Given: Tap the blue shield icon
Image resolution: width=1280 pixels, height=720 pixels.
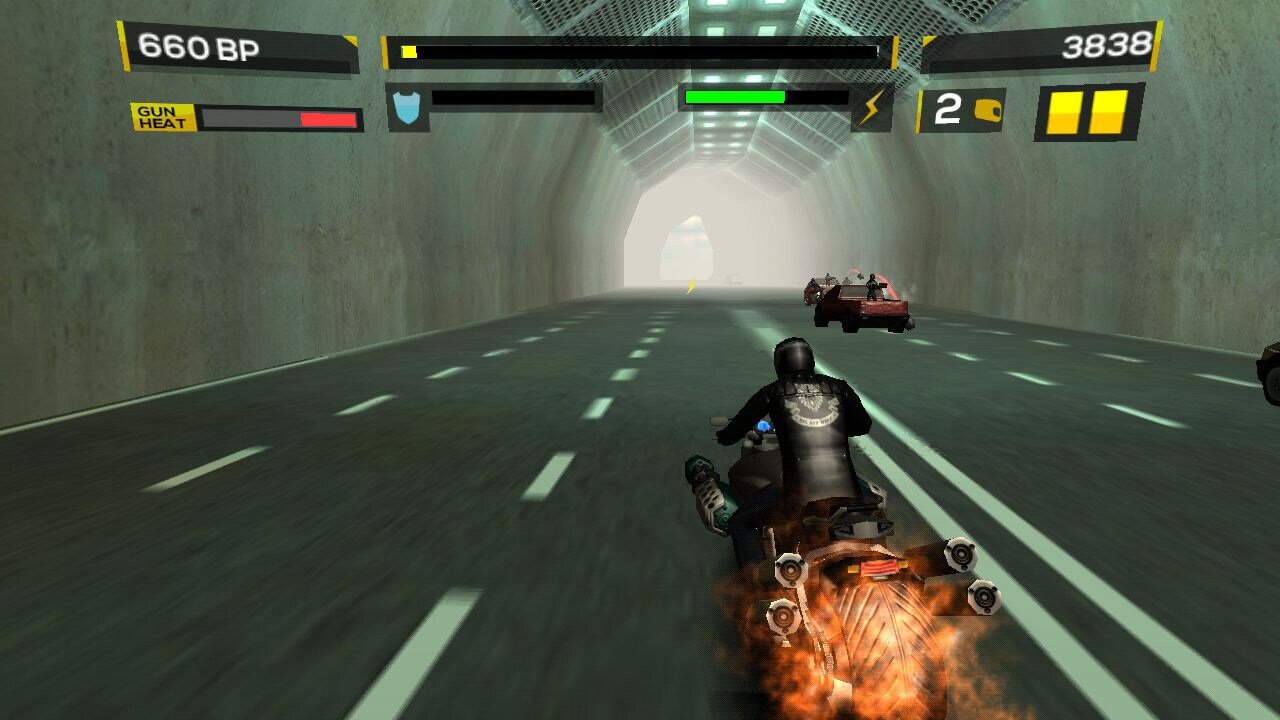Looking at the screenshot, I should click(408, 108).
